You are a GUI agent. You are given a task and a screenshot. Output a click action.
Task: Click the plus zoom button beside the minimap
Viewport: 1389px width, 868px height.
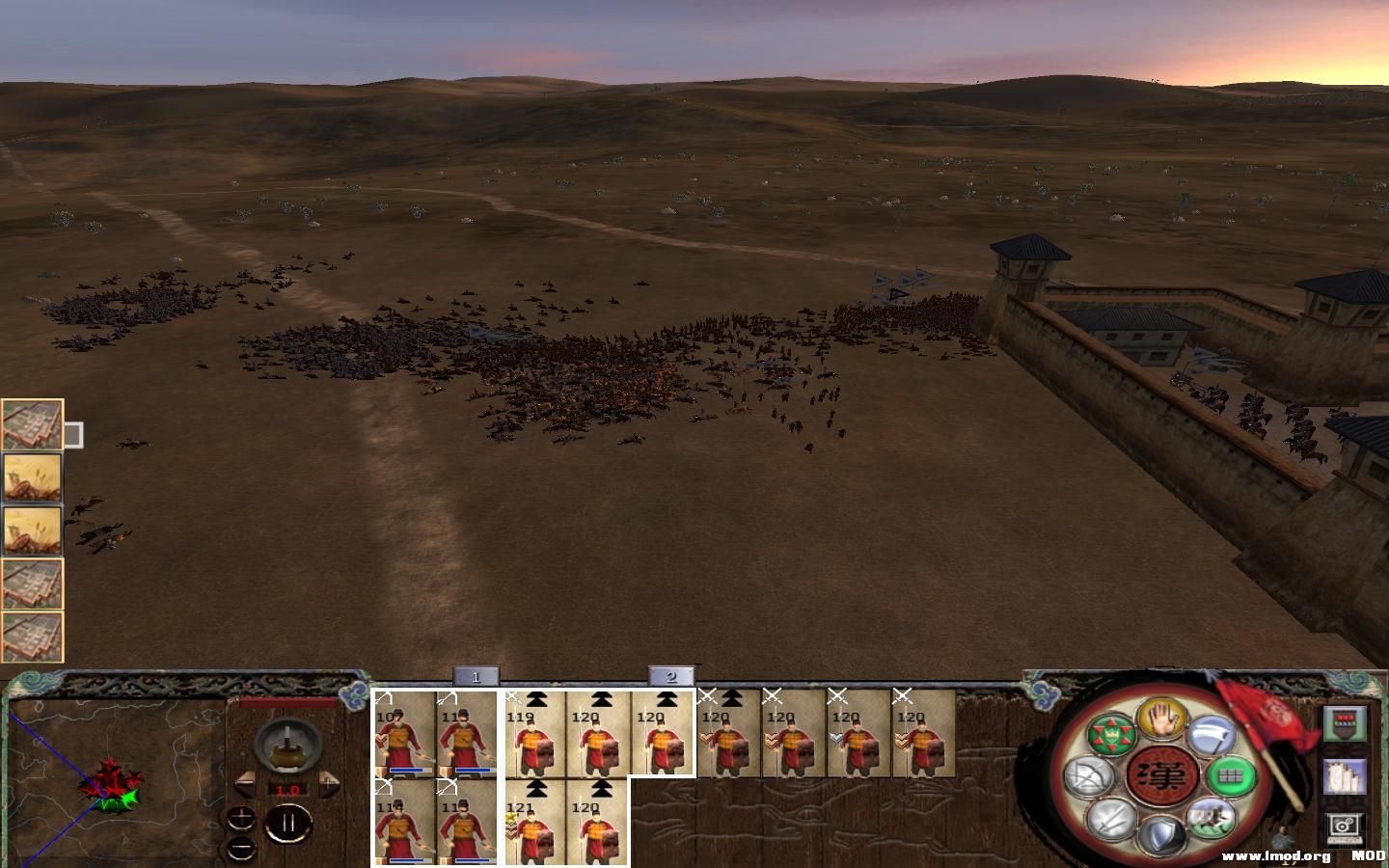[x=241, y=819]
